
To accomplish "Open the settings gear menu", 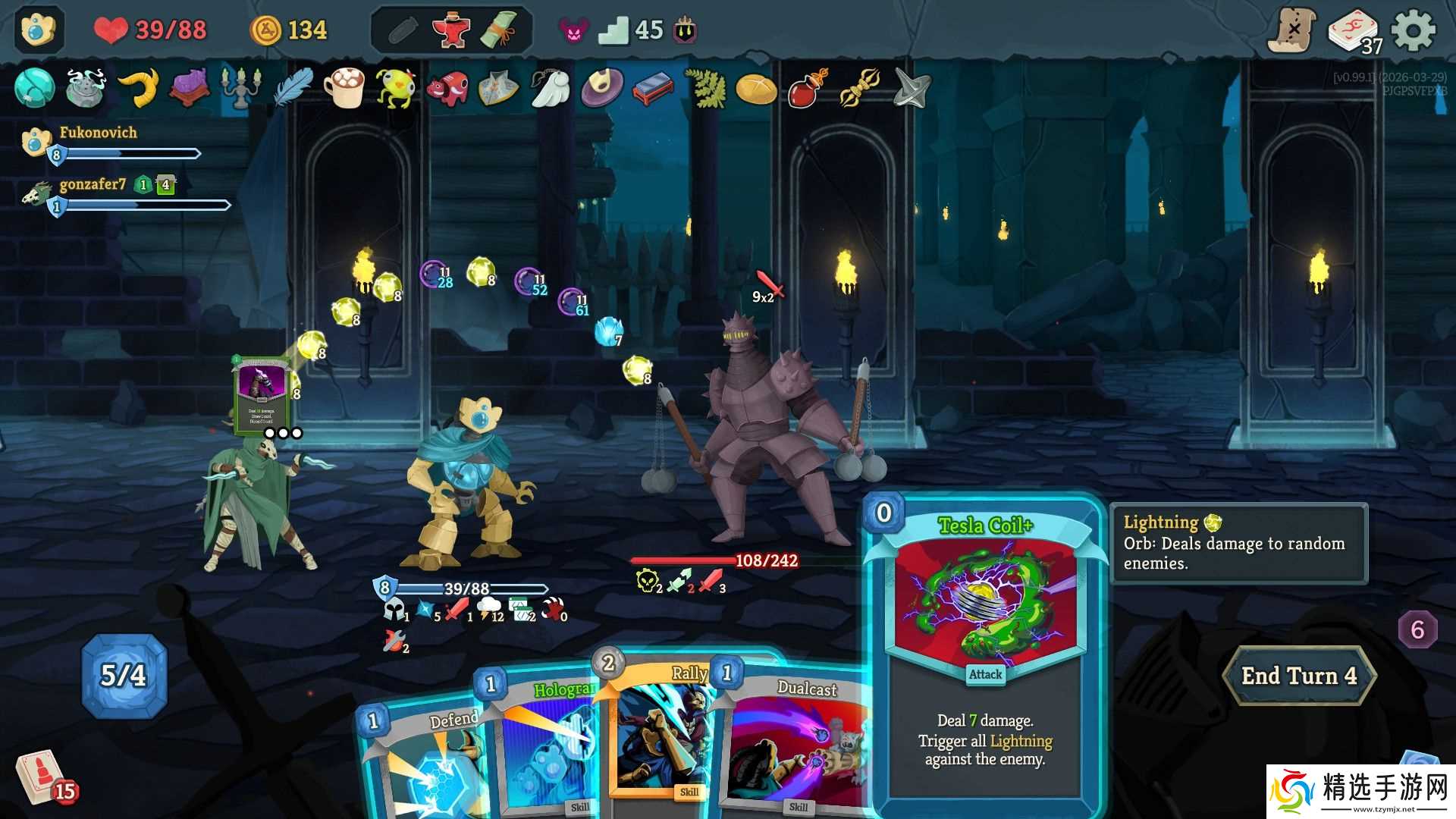I will tap(1414, 31).
